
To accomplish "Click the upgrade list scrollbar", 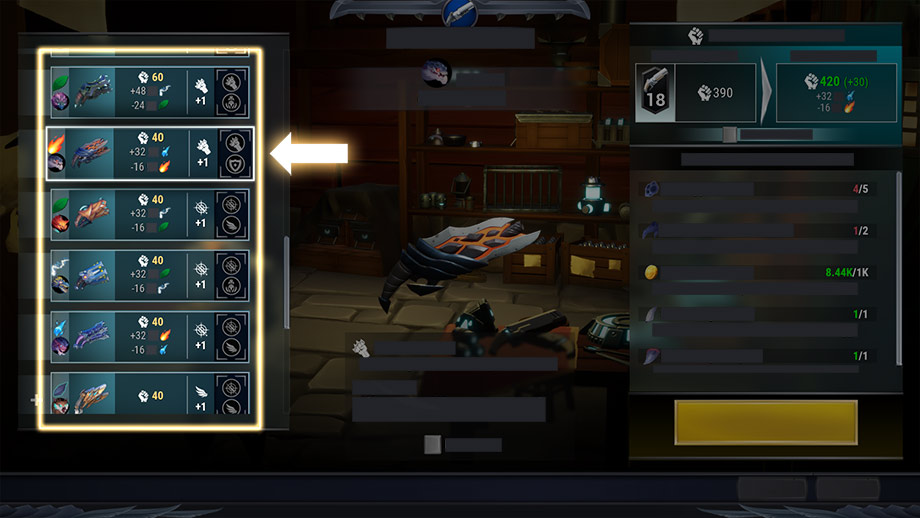I will coord(287,282).
